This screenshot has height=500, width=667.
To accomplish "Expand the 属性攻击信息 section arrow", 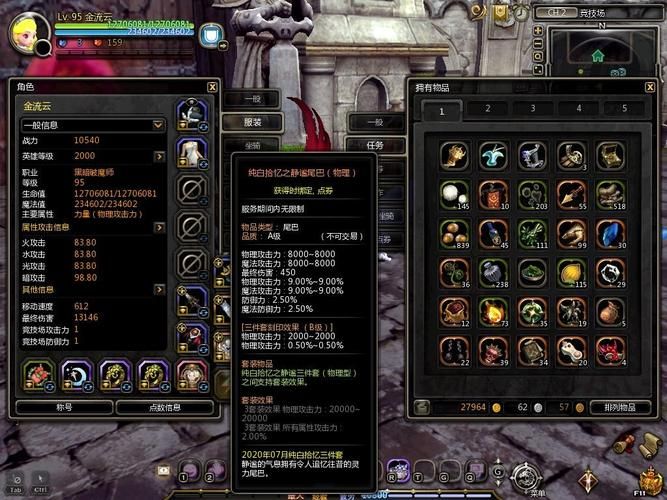I will pos(159,227).
